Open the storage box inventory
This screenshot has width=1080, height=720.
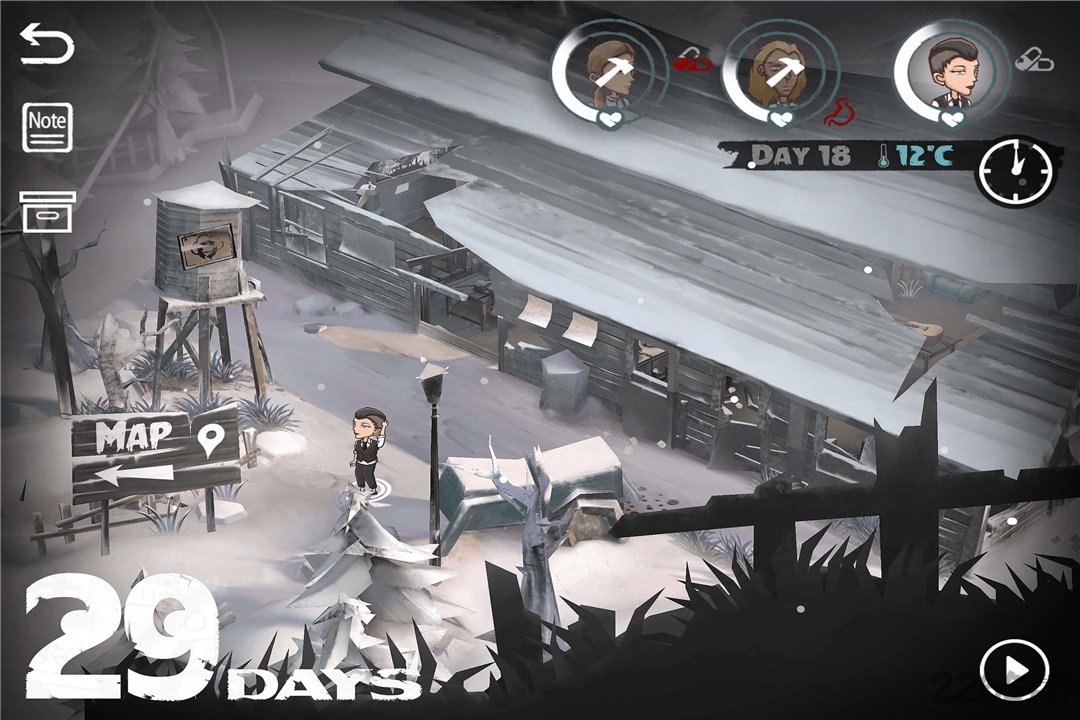point(47,211)
